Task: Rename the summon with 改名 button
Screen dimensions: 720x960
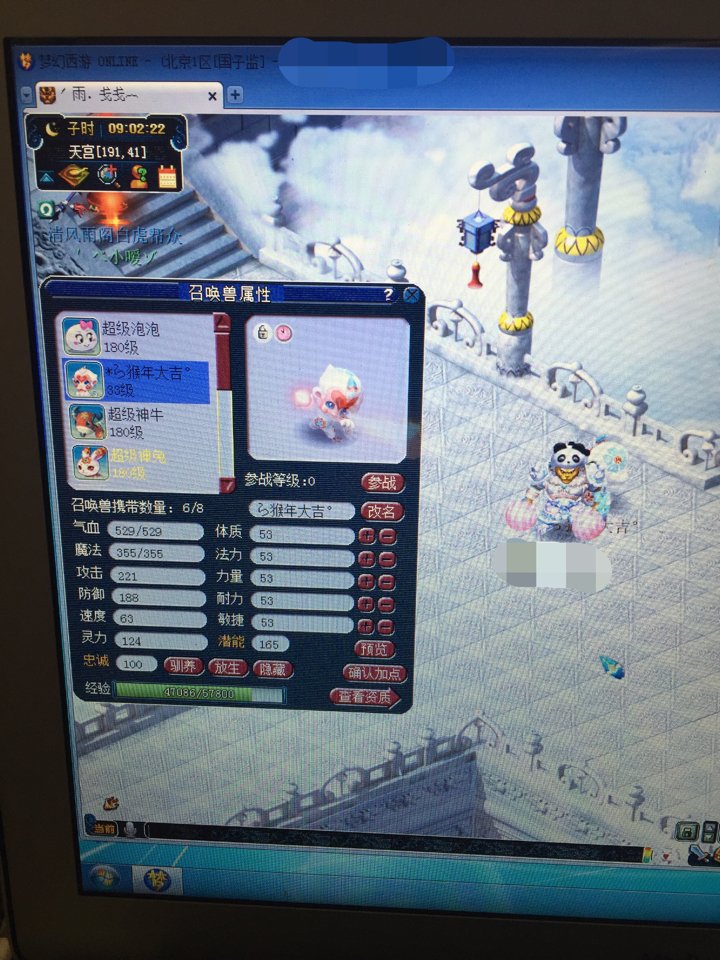Action: (381, 511)
